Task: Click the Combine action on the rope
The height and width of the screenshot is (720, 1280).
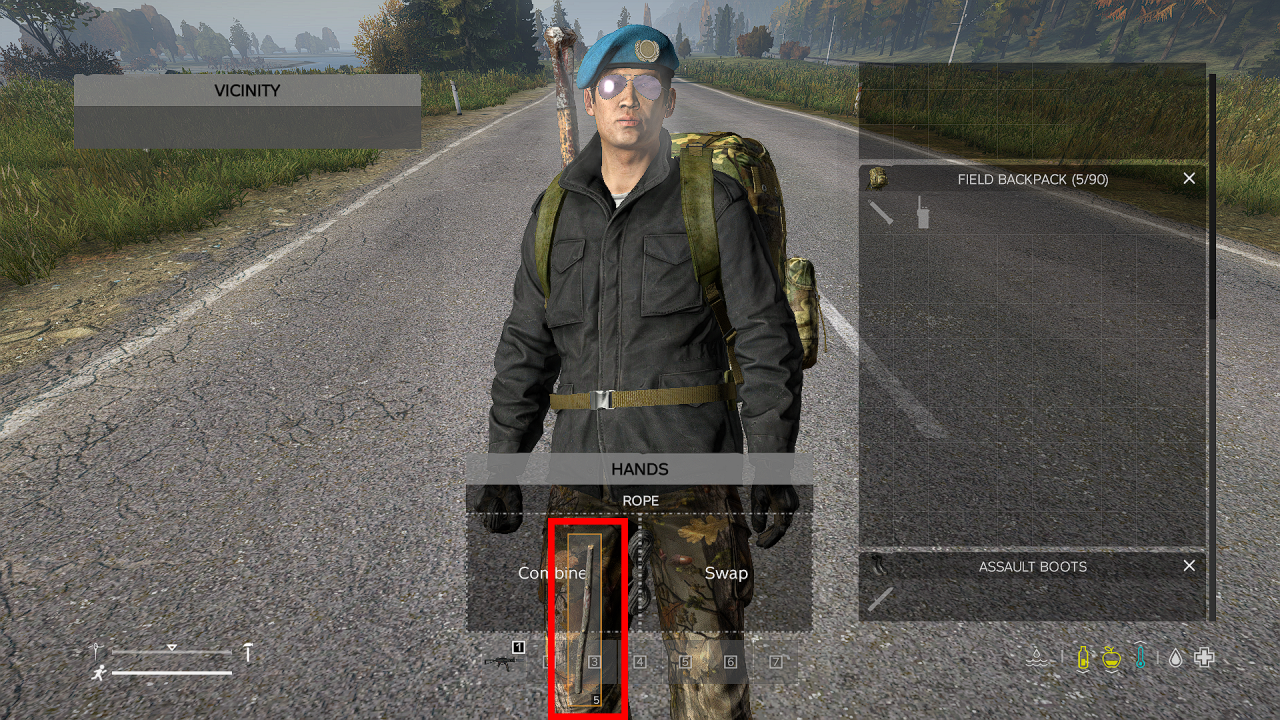Action: coord(553,573)
